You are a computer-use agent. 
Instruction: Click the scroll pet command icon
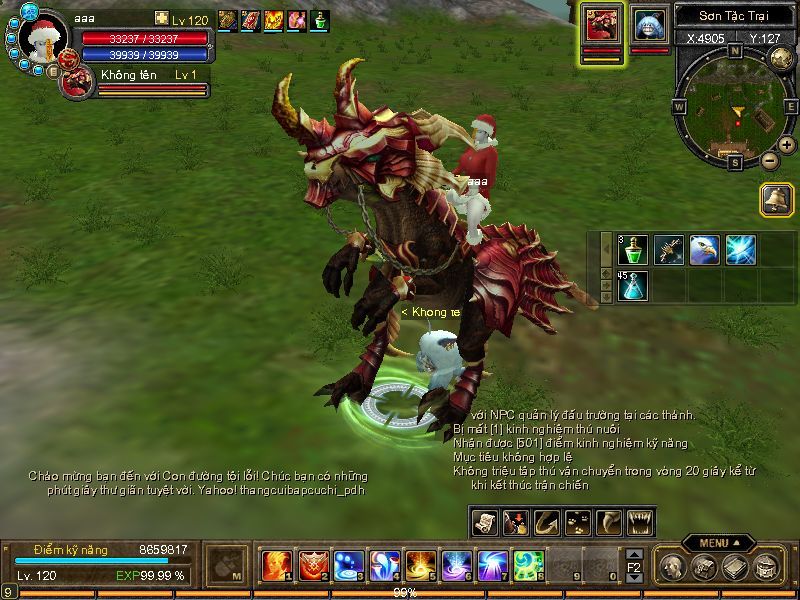pos(485,521)
